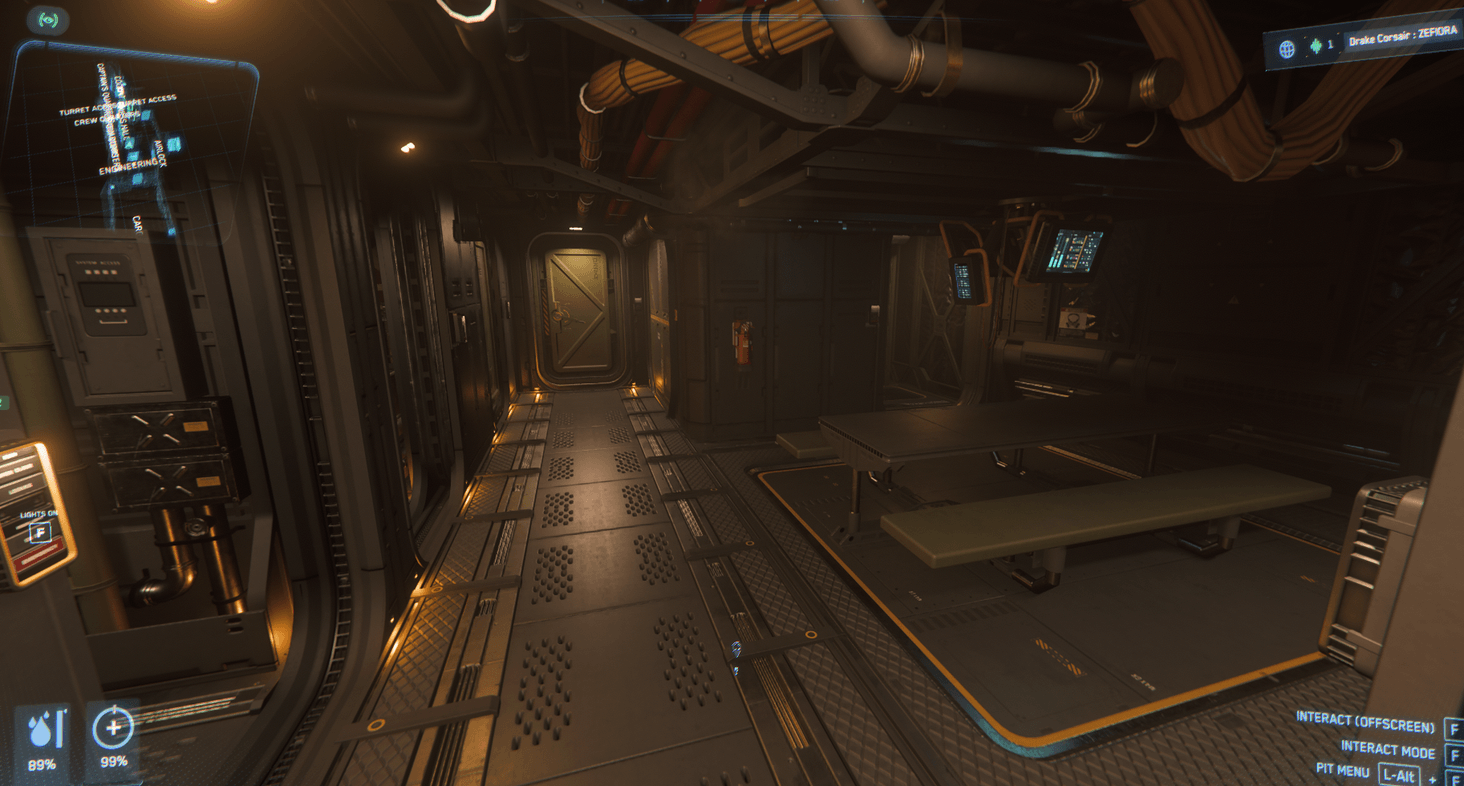Click the L-Alt key icon next to PIT MENU
The width and height of the screenshot is (1464, 786).
1400,774
